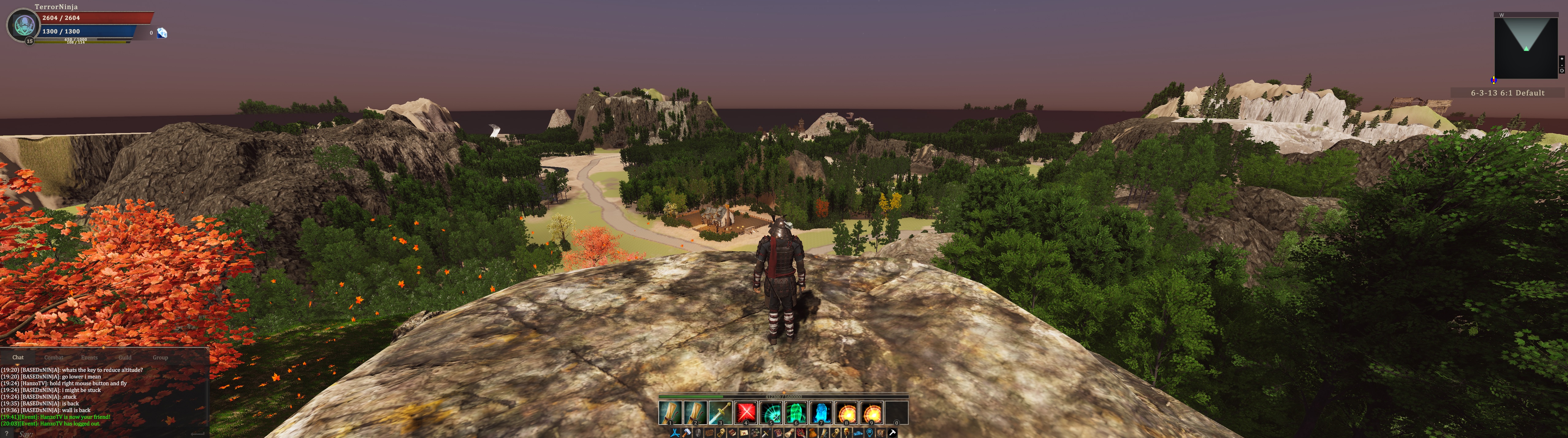Open the money bag menu icon
The height and width of the screenshot is (438, 1568).
point(813,433)
